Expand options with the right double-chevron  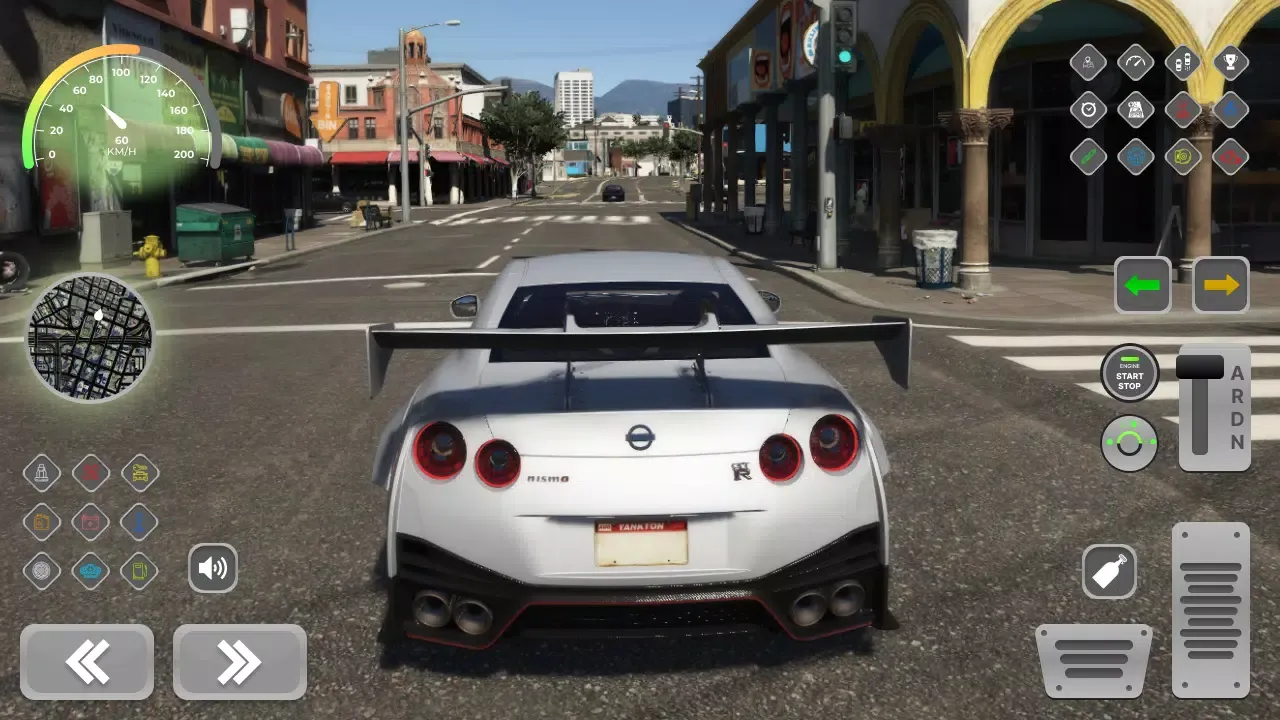[x=238, y=662]
